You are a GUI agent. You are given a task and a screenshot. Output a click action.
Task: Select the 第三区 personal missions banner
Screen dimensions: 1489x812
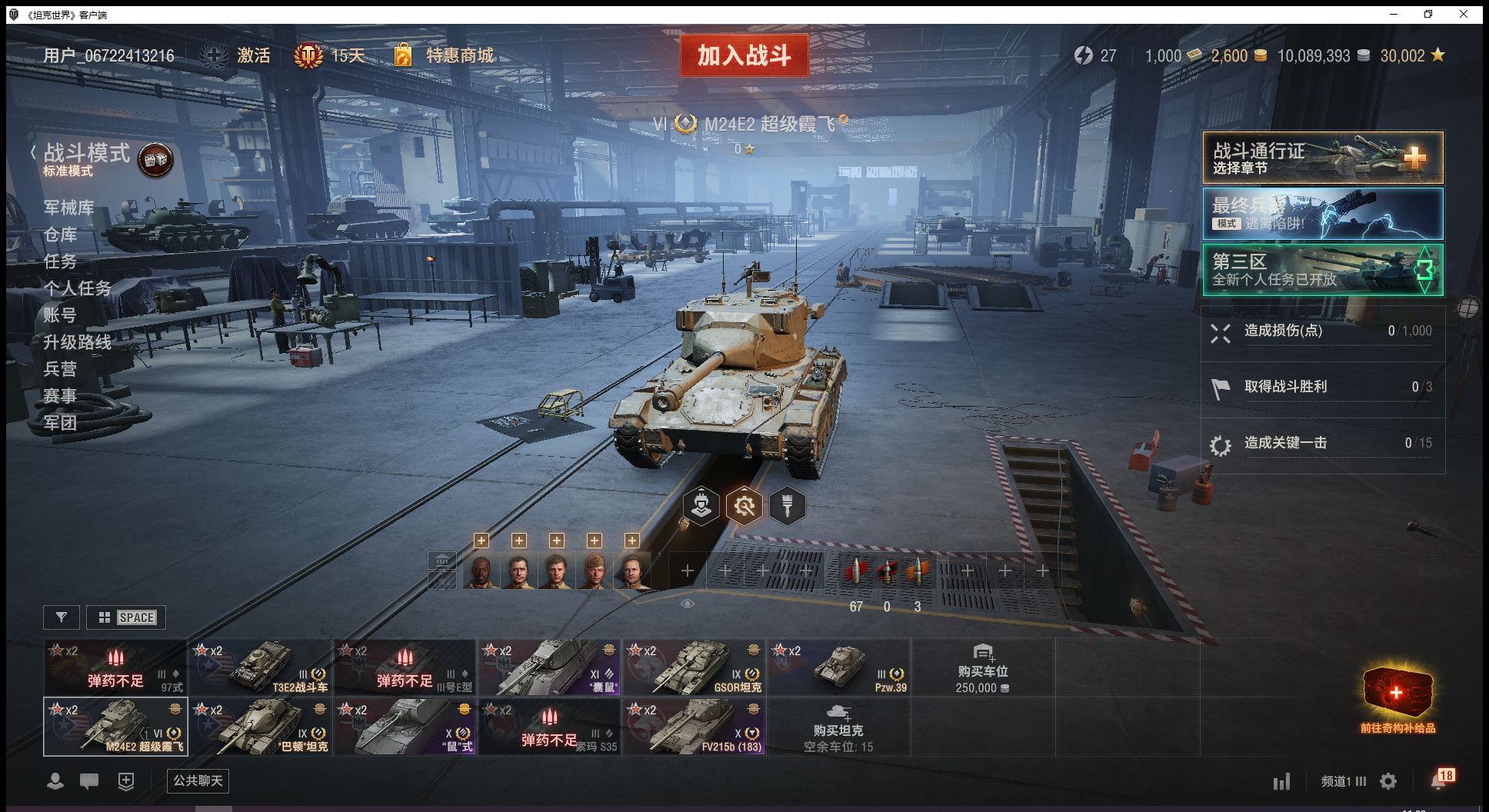1322,270
